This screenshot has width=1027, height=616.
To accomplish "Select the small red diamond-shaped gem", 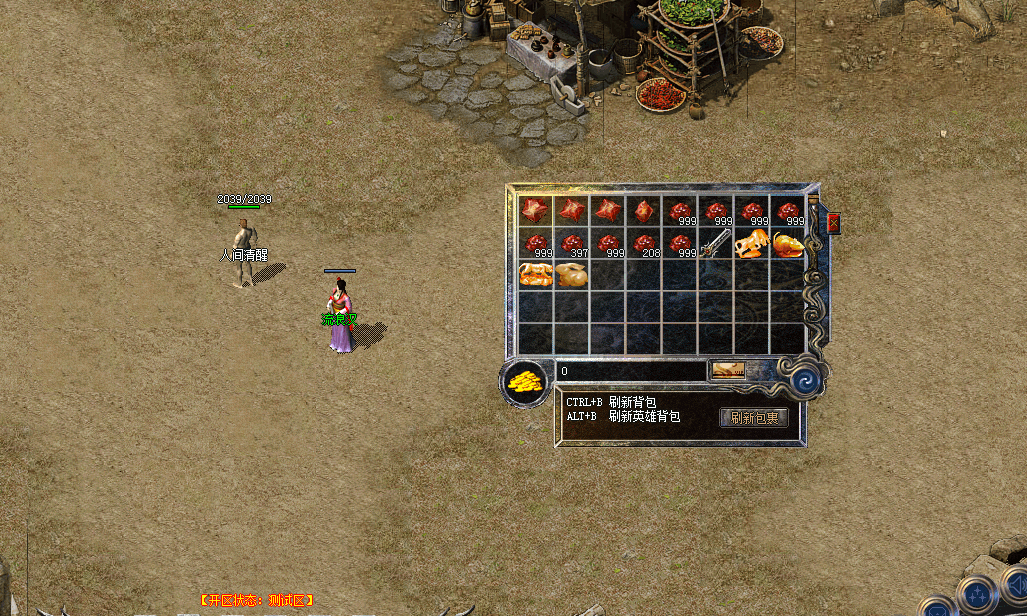I will 643,211.
